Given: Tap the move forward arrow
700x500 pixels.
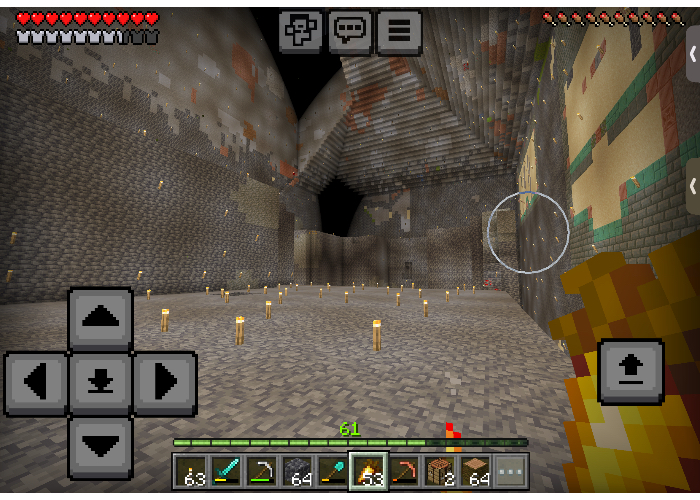Looking at the screenshot, I should (x=100, y=320).
